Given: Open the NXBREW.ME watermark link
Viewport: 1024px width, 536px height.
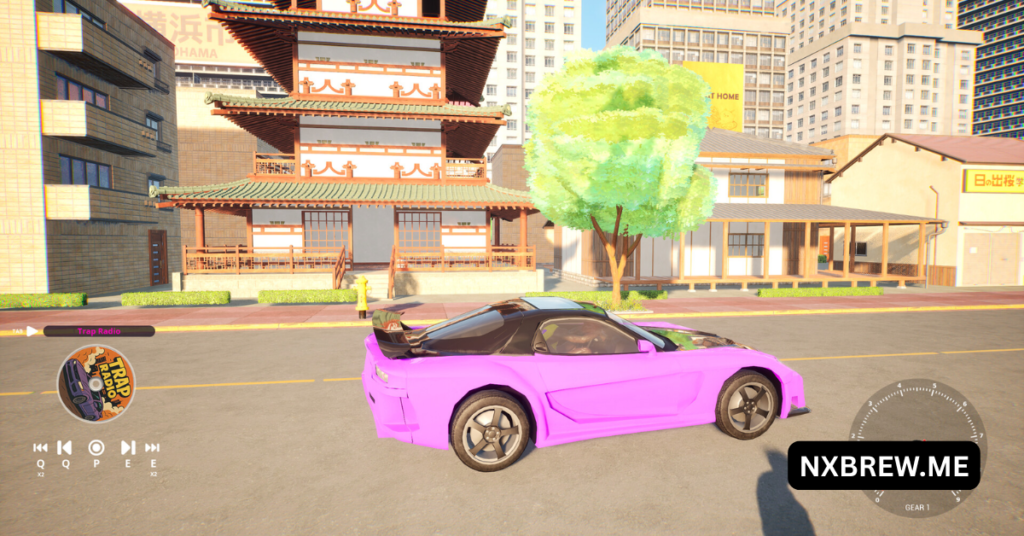Looking at the screenshot, I should [x=883, y=466].
